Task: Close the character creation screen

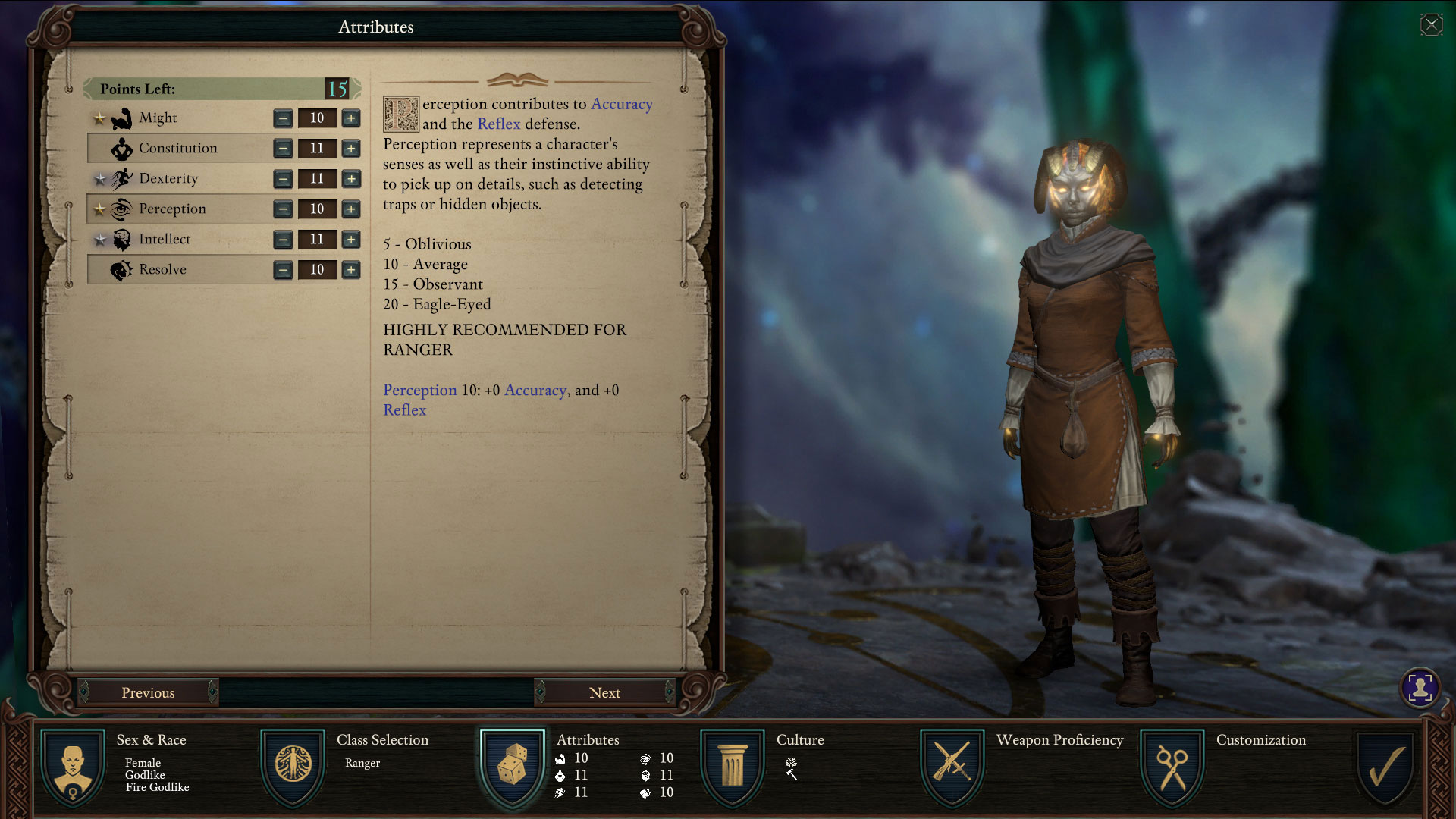Action: point(1431,25)
